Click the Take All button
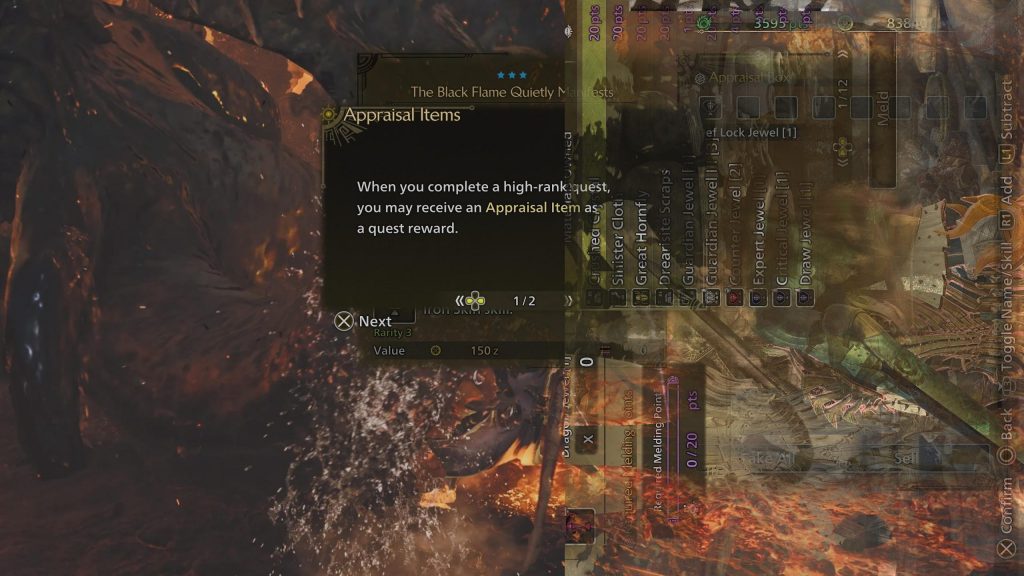The width and height of the screenshot is (1024, 576). [765, 458]
